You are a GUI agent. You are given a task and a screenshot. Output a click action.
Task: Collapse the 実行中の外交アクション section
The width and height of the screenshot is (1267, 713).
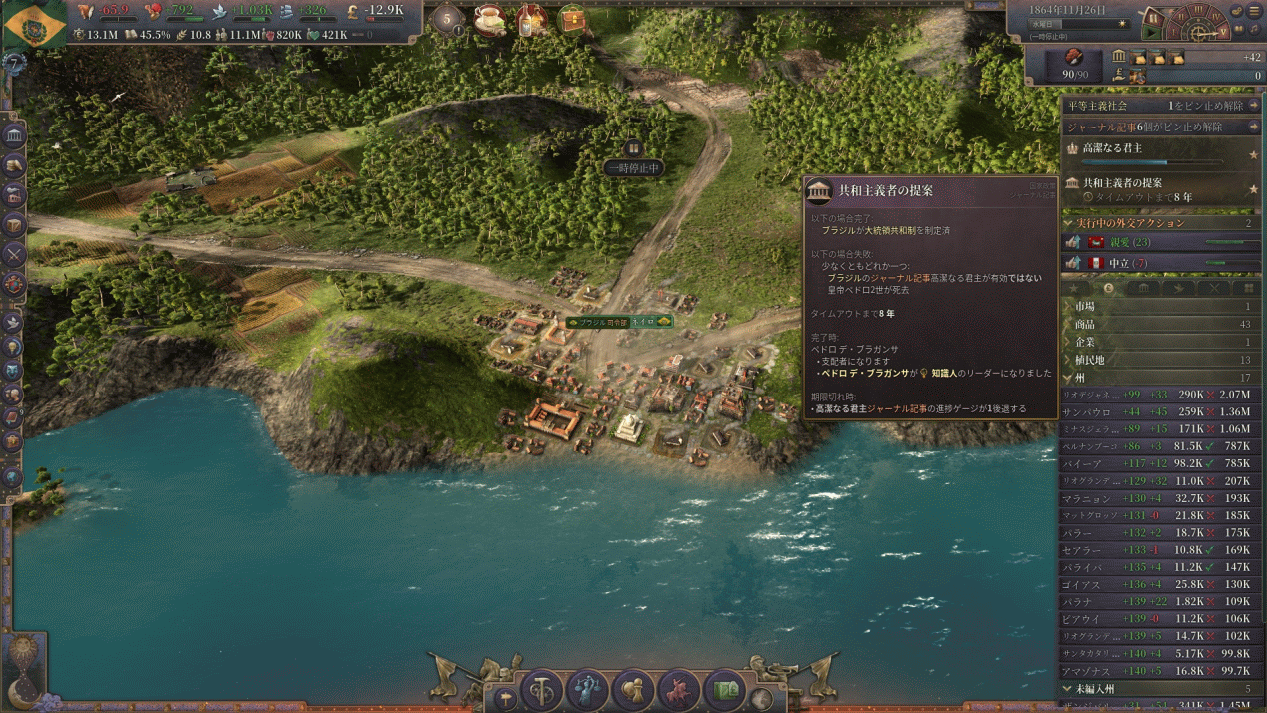[x=1068, y=223]
